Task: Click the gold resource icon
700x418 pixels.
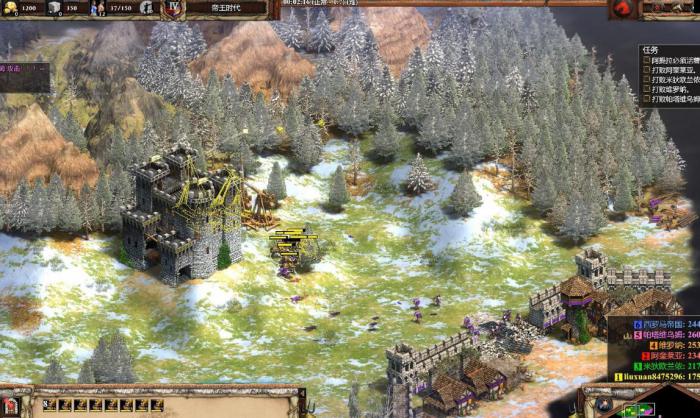Action: pos(9,8)
